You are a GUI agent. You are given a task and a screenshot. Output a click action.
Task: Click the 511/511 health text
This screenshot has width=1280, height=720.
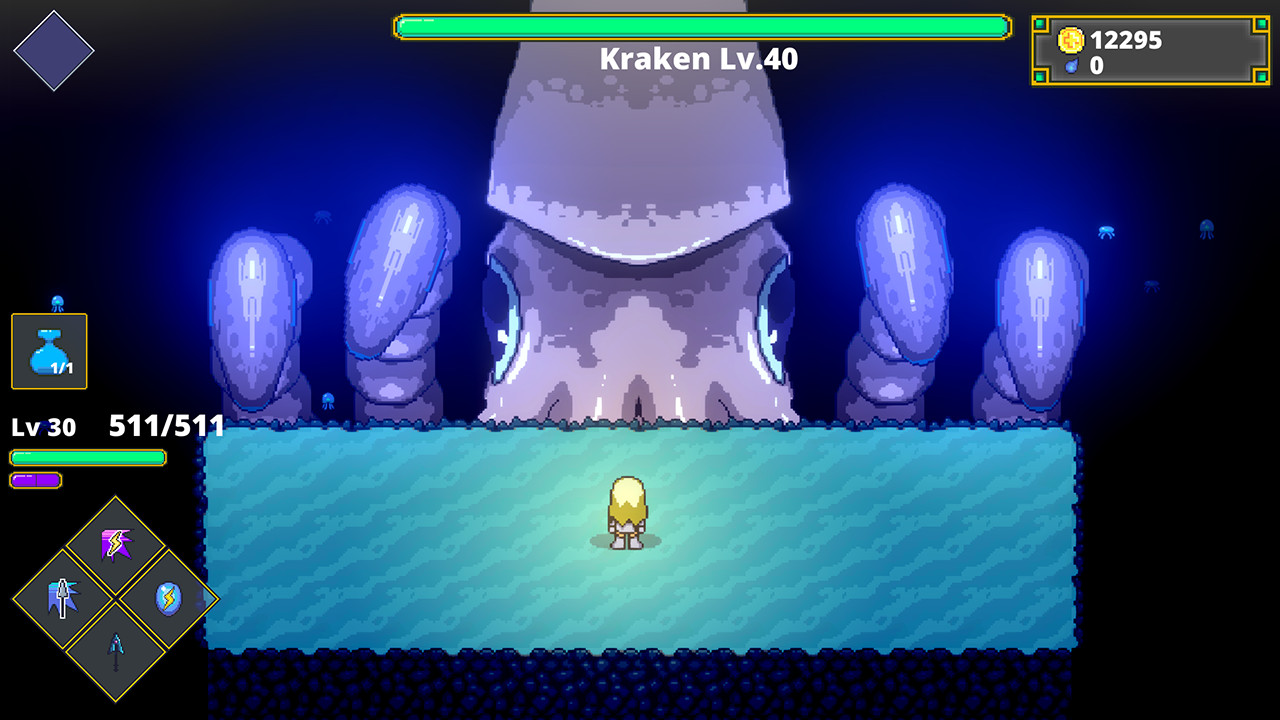point(167,425)
